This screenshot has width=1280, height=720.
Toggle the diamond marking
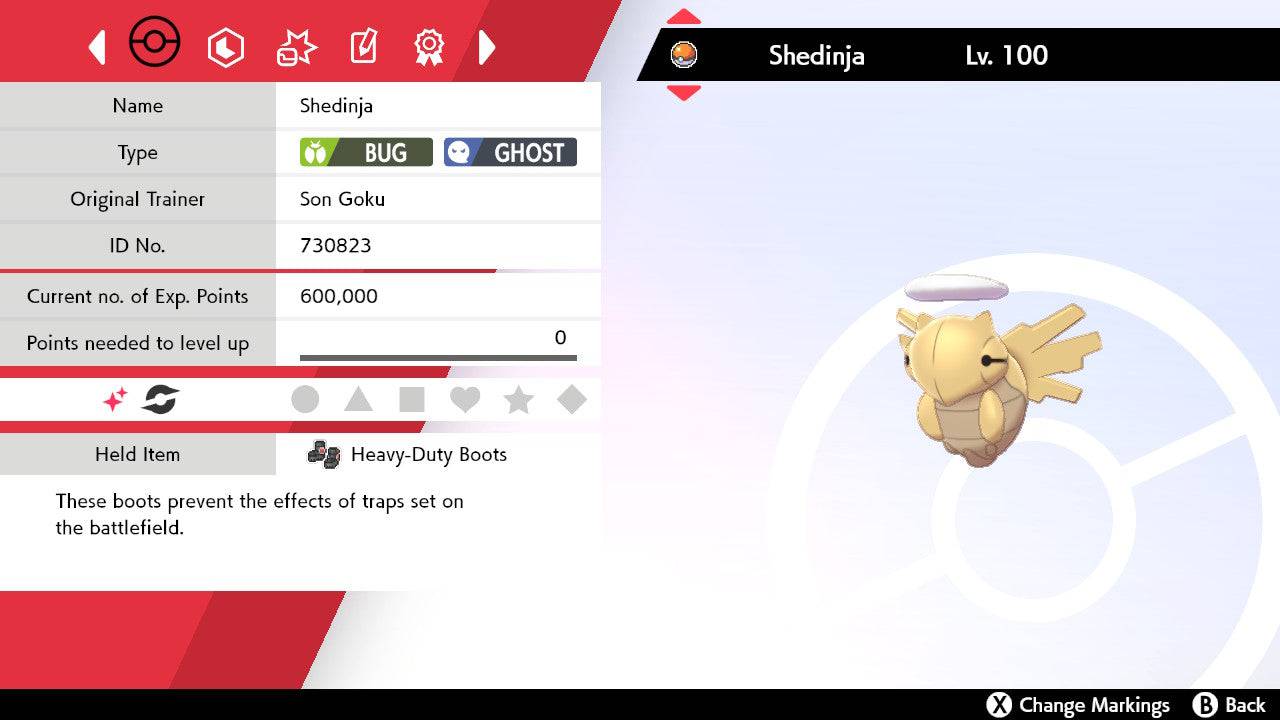(x=572, y=400)
